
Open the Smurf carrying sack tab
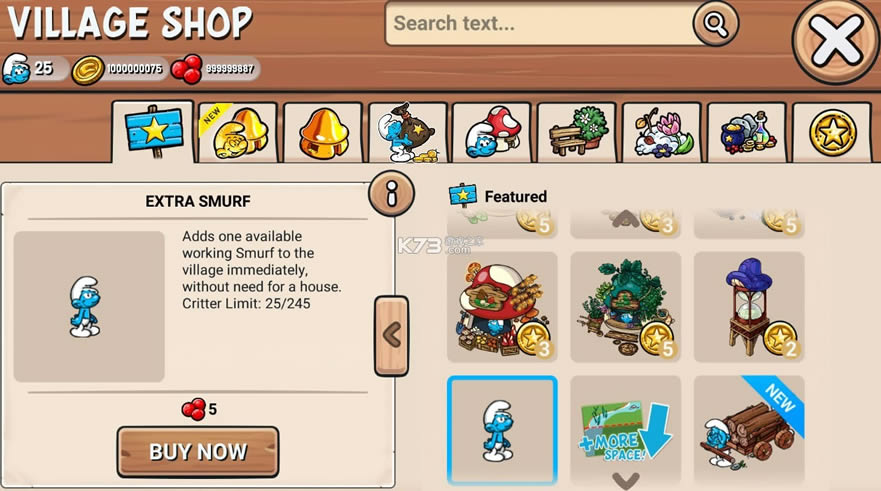406,134
